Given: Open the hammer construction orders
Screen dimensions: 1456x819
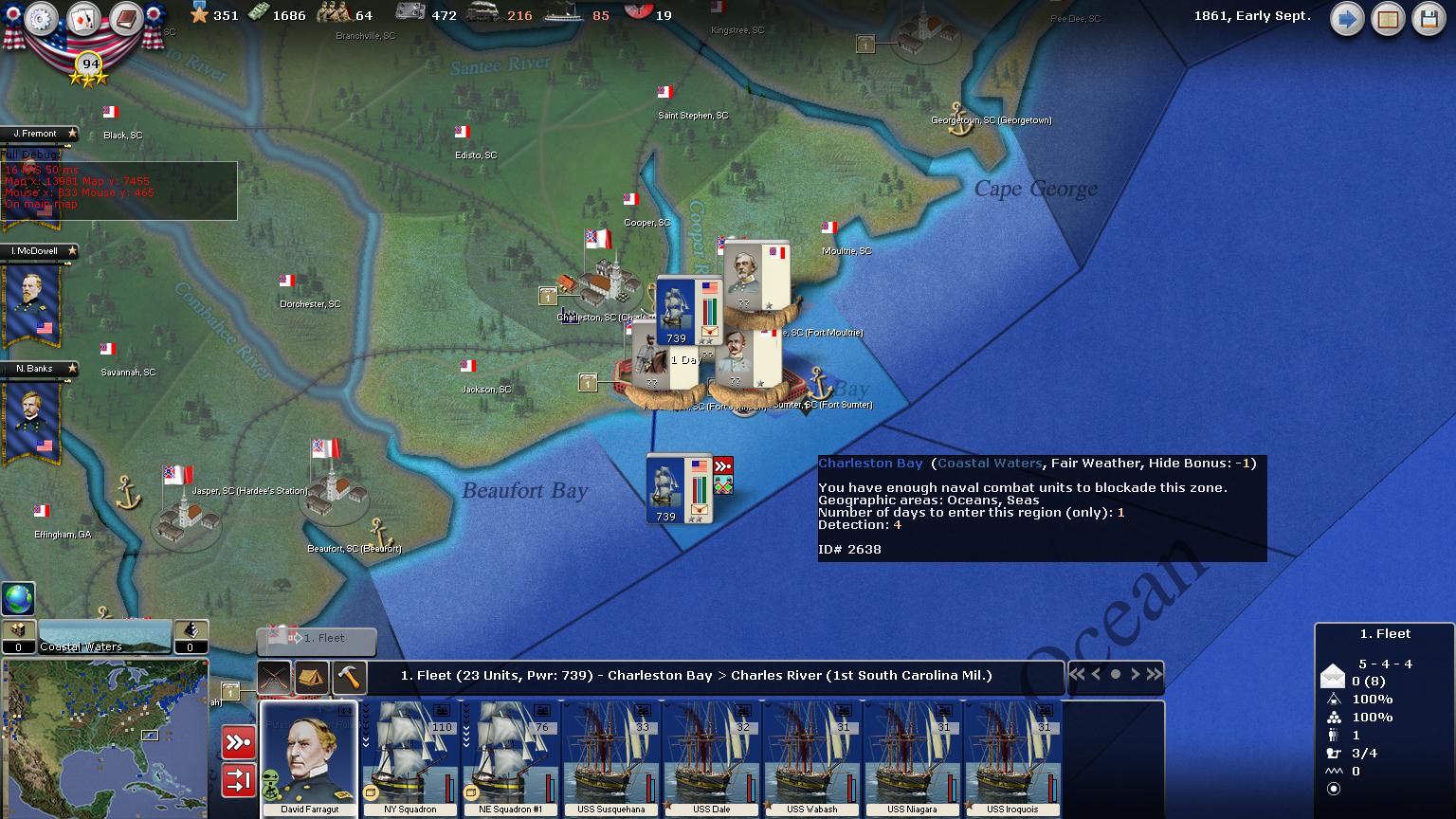Looking at the screenshot, I should 350,677.
